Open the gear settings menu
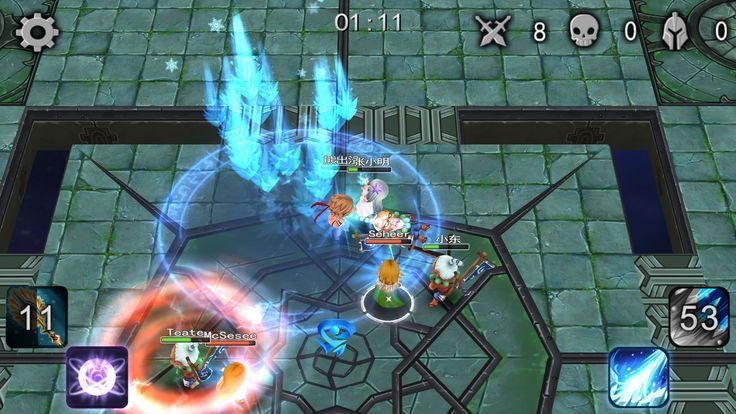 [x=38, y=33]
